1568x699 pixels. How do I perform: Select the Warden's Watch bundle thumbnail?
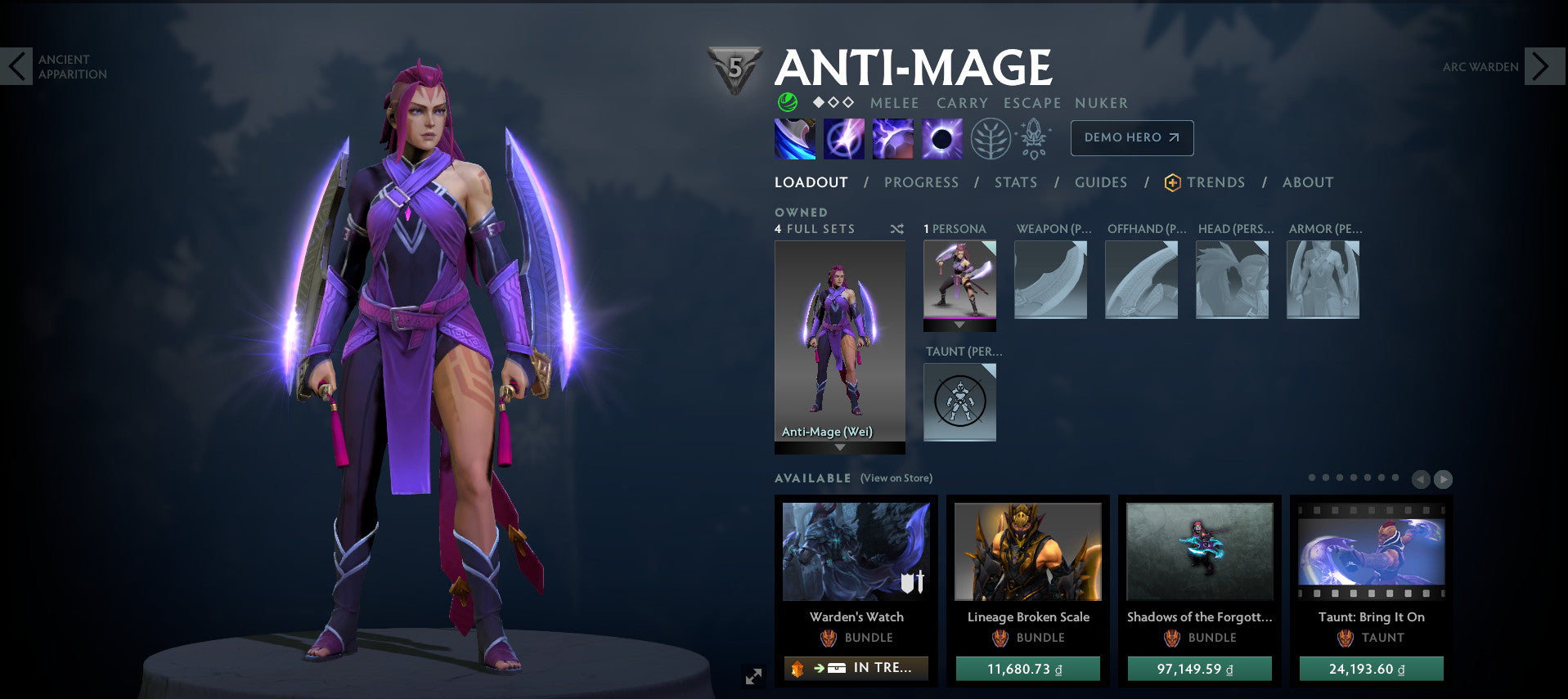click(x=856, y=552)
